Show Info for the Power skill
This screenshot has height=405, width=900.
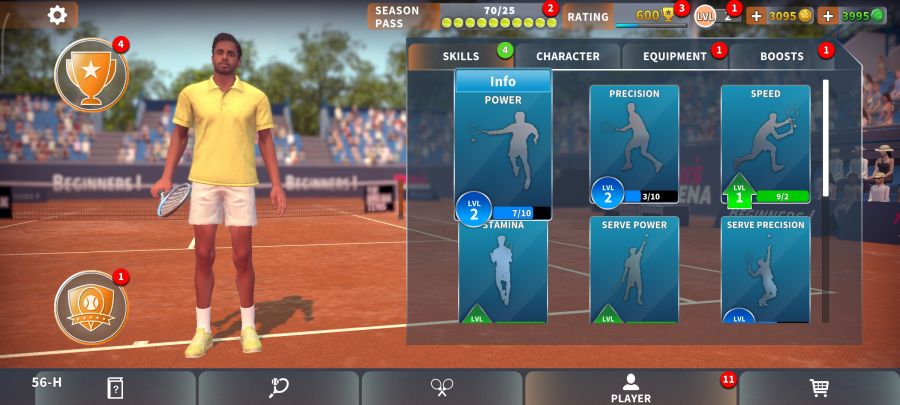[x=503, y=81]
